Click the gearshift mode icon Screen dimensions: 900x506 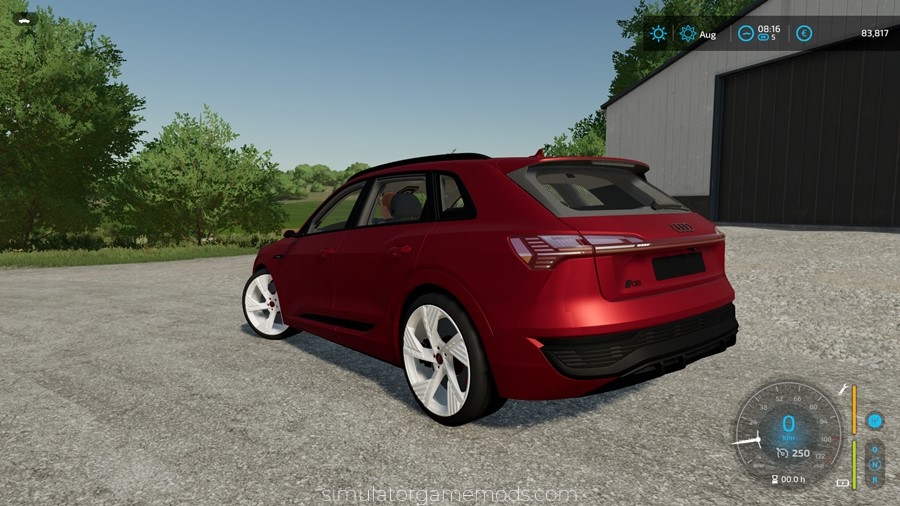pyautogui.click(x=874, y=421)
